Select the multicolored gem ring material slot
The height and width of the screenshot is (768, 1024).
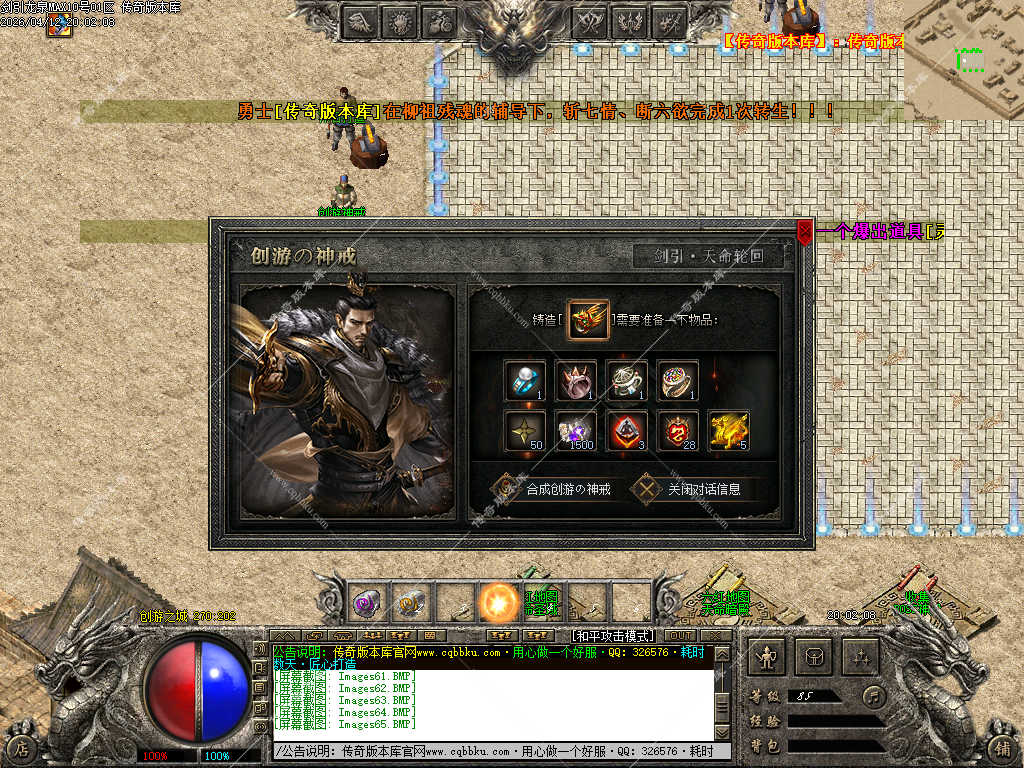[x=677, y=381]
